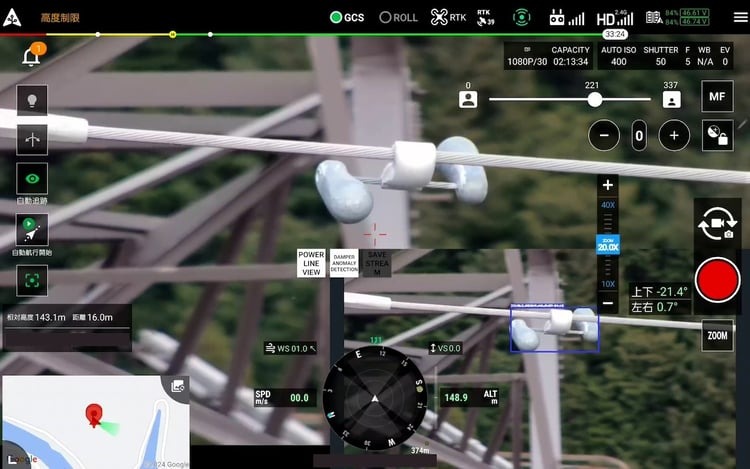The height and width of the screenshot is (469, 750).
Task: Zoom in with the zoom bar's plus
Action: (608, 185)
